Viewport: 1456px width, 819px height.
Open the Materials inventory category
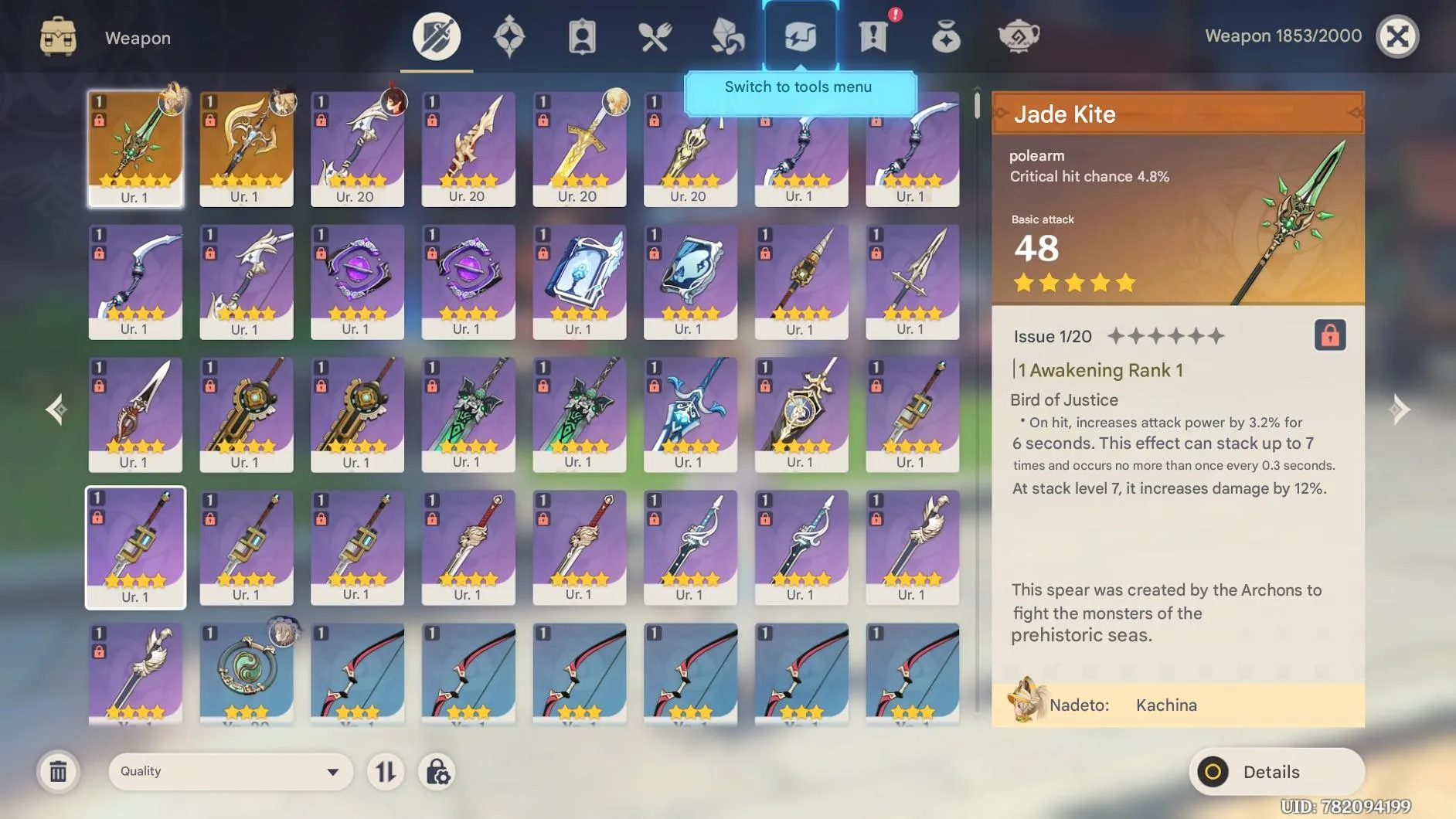click(726, 35)
